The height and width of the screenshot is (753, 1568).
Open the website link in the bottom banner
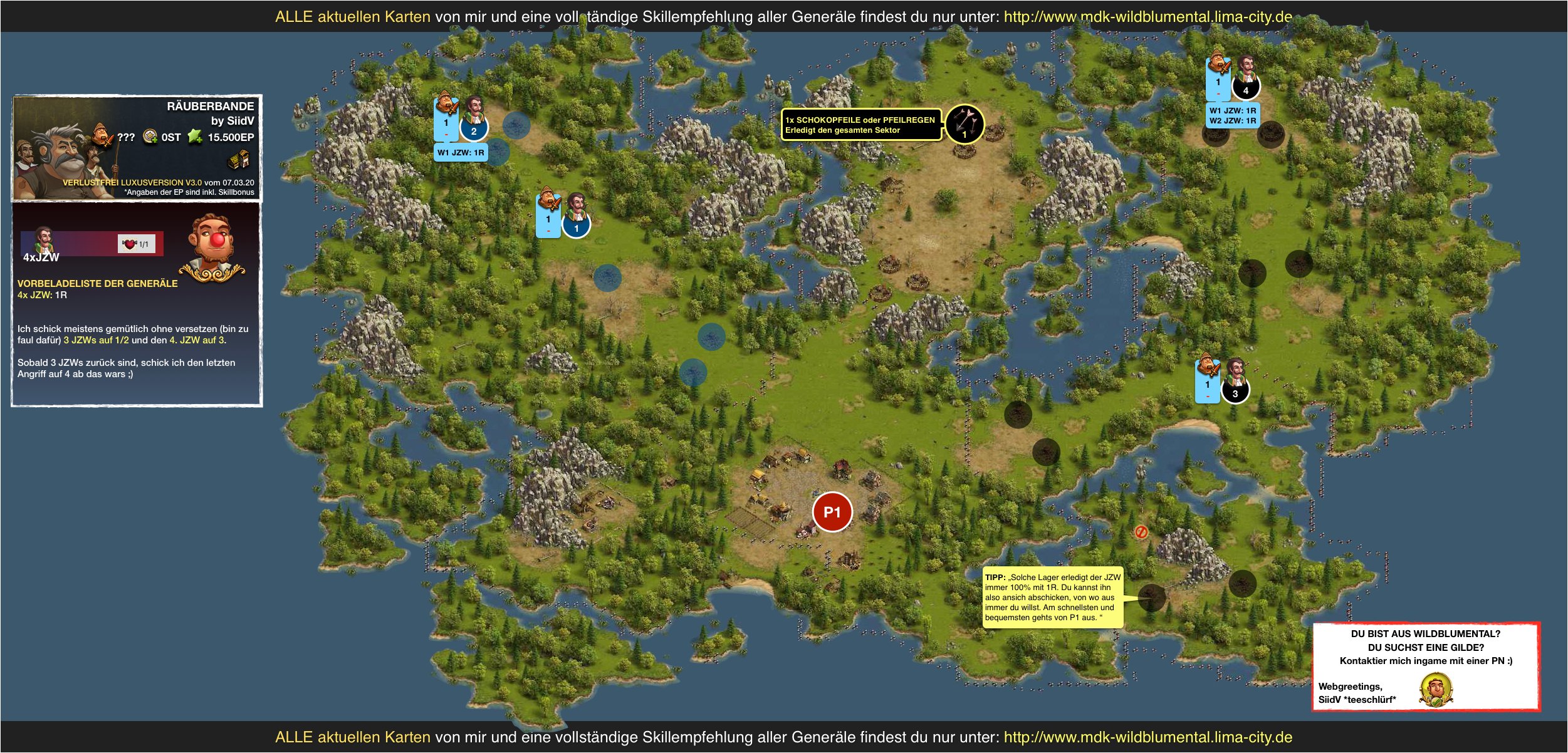(1147, 737)
